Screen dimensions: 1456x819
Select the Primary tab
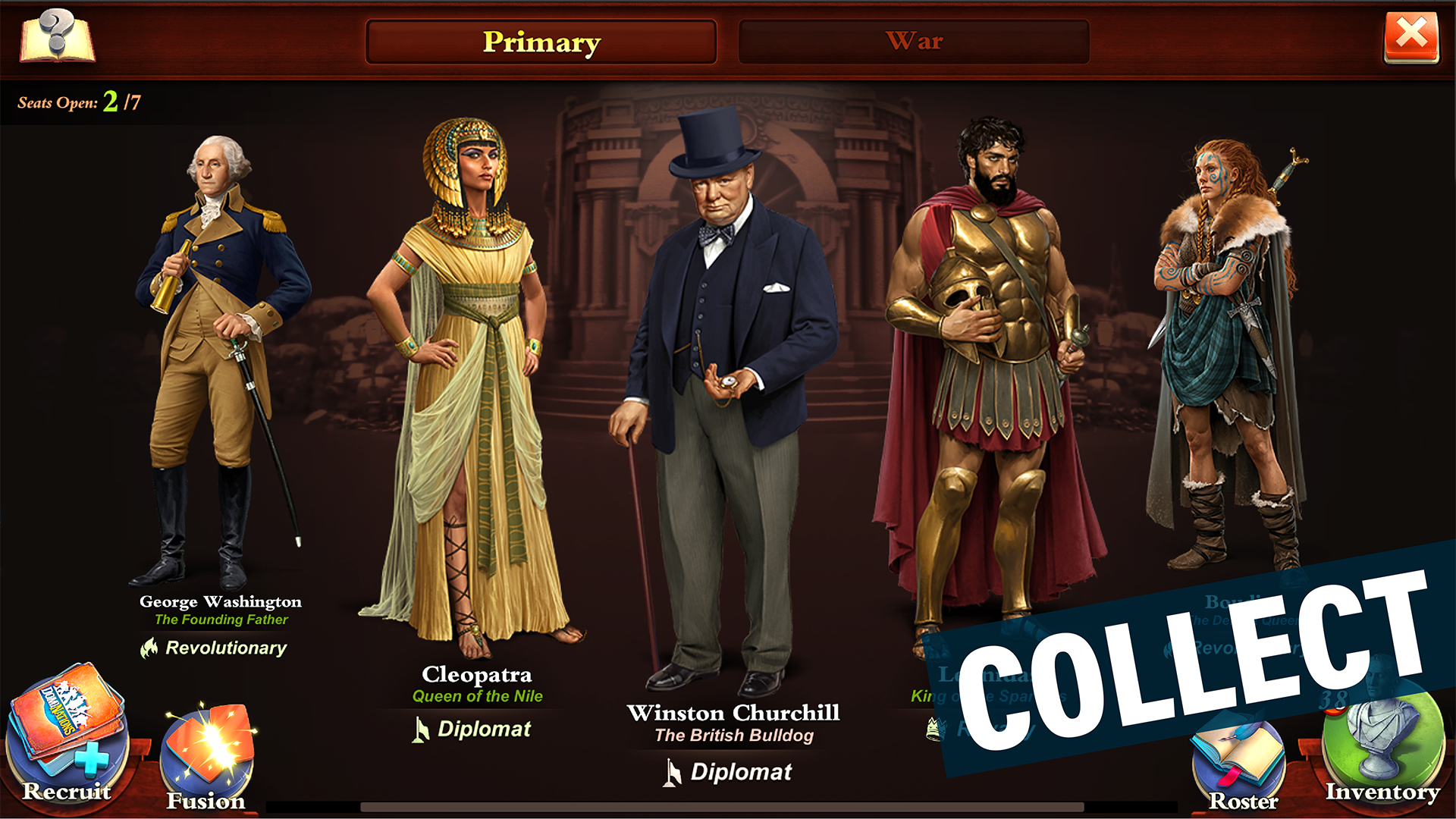pos(541,42)
